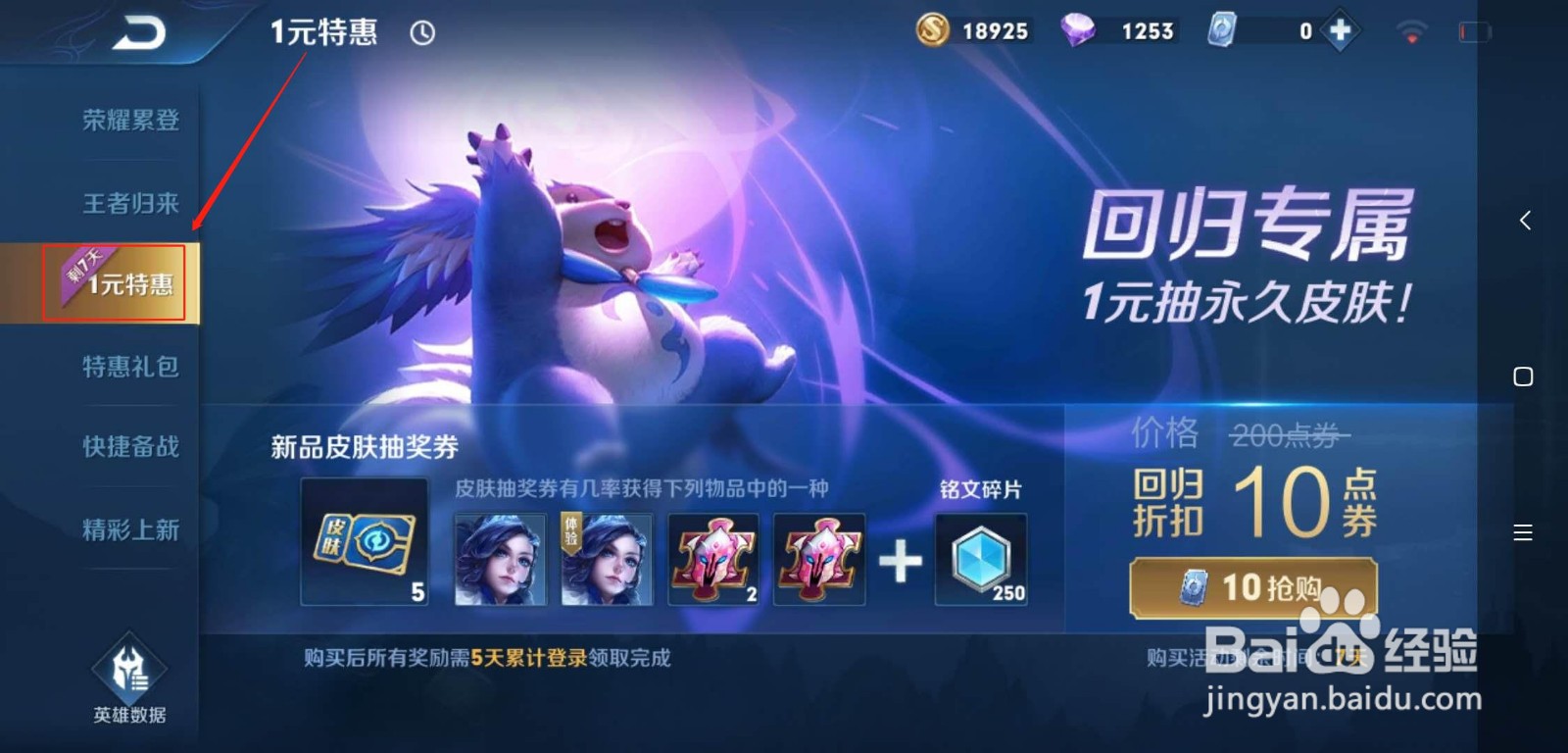Click the clock icon beside 1元特惠 title

tap(421, 32)
